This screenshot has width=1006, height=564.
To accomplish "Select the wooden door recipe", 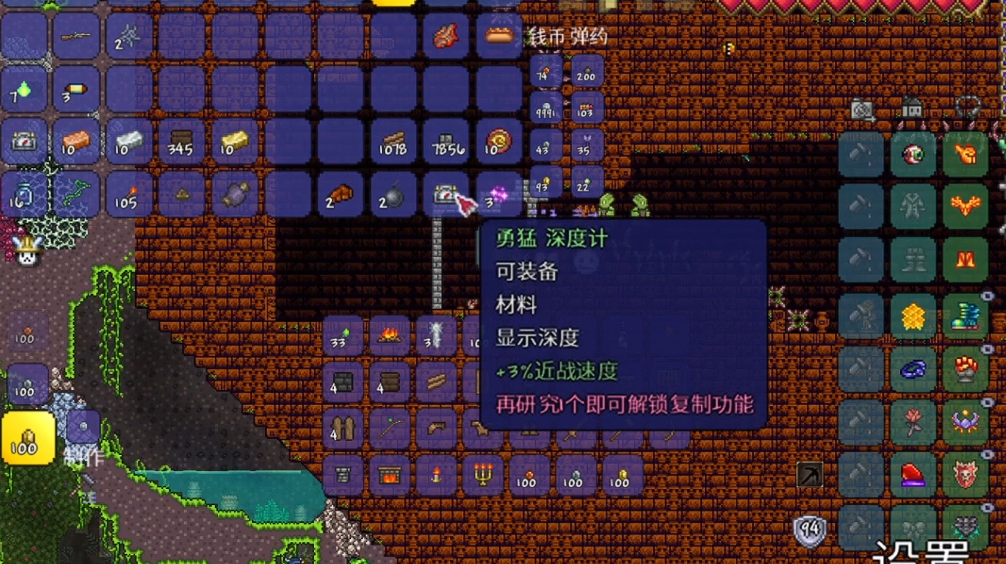I will pyautogui.click(x=343, y=429).
